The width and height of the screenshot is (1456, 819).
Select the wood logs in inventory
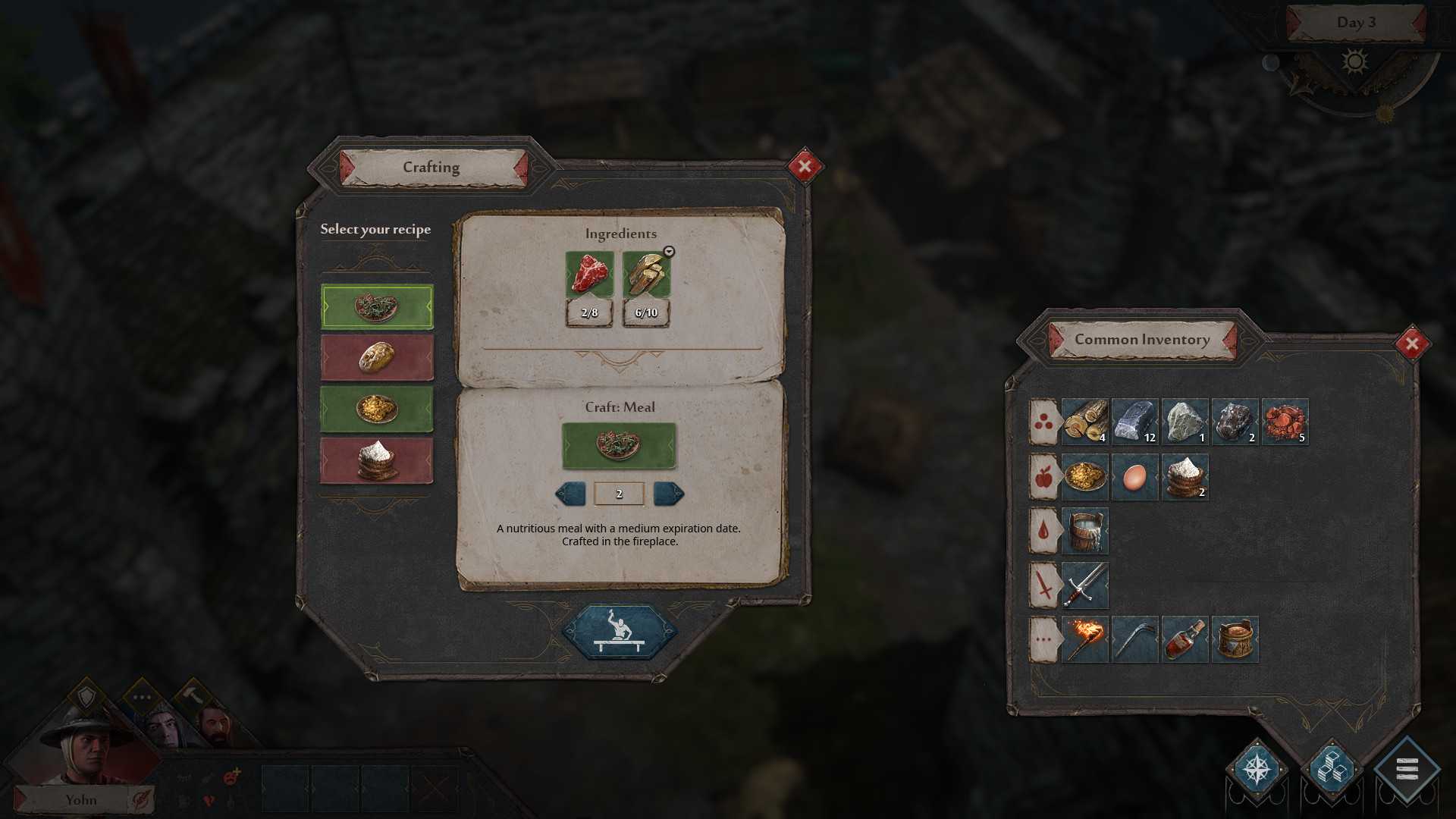click(1084, 422)
